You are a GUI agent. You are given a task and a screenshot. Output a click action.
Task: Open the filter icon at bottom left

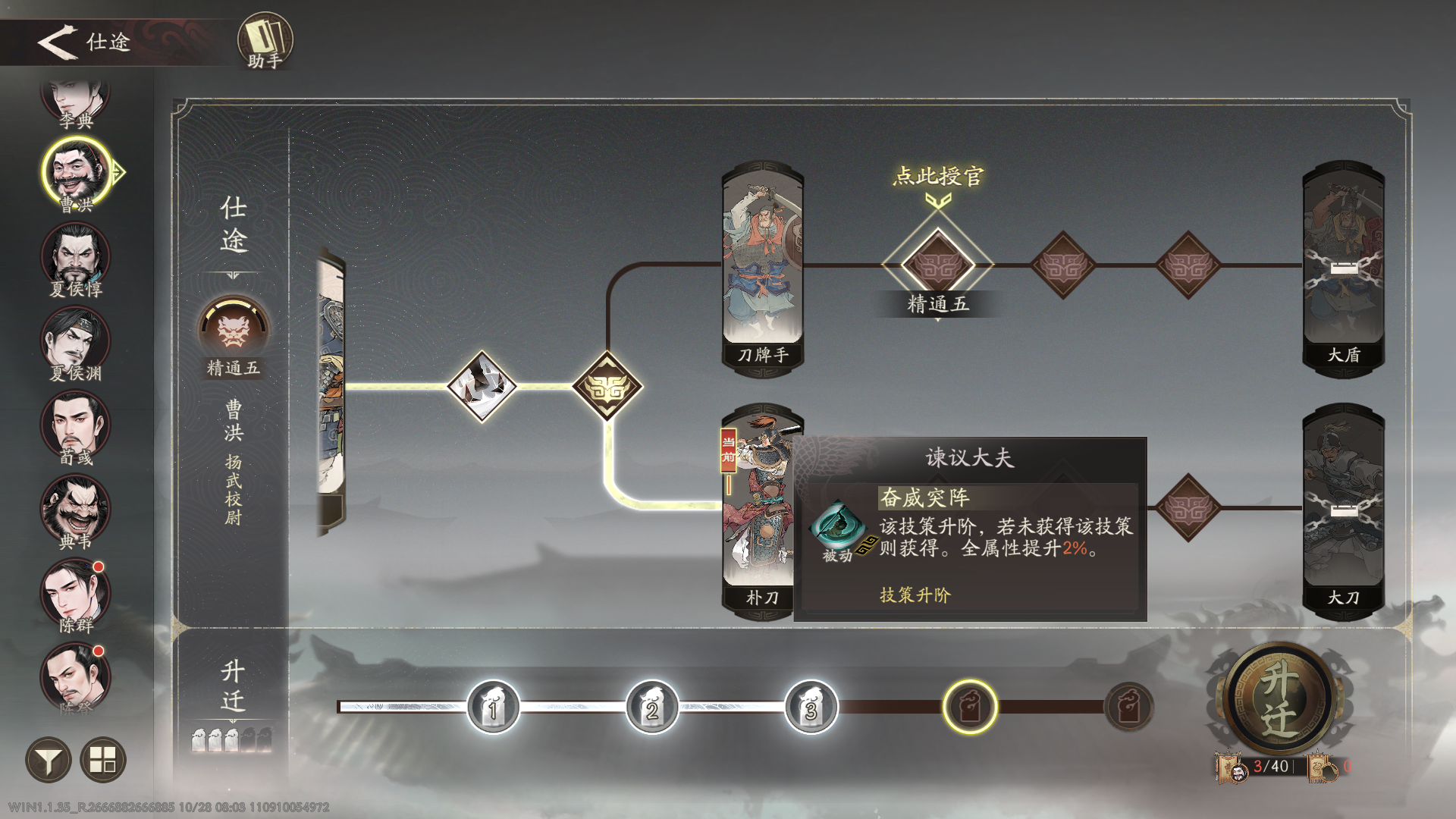(x=47, y=759)
